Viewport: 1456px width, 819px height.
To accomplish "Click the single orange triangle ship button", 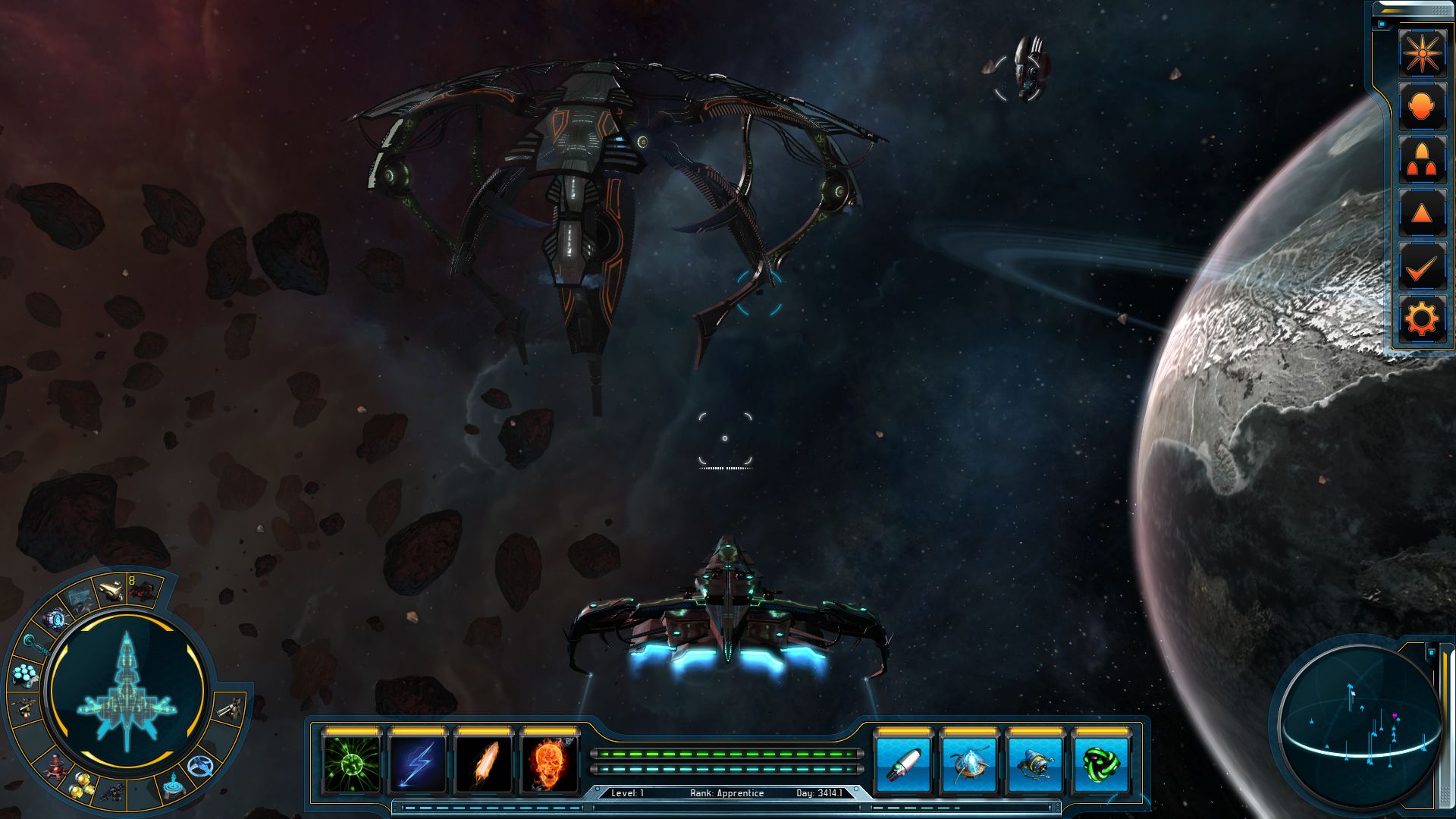I will 1421,213.
